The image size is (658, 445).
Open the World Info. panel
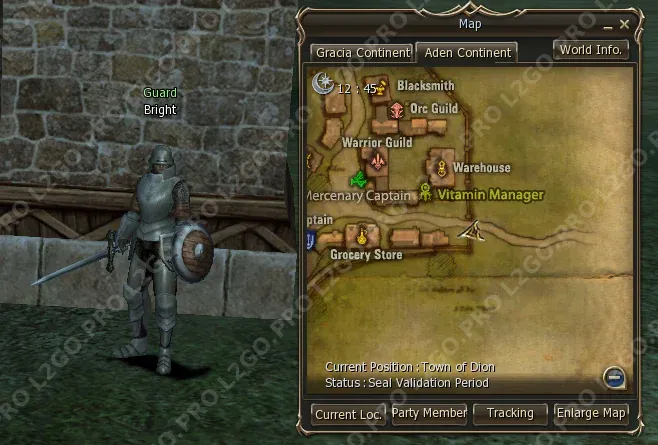coord(591,49)
